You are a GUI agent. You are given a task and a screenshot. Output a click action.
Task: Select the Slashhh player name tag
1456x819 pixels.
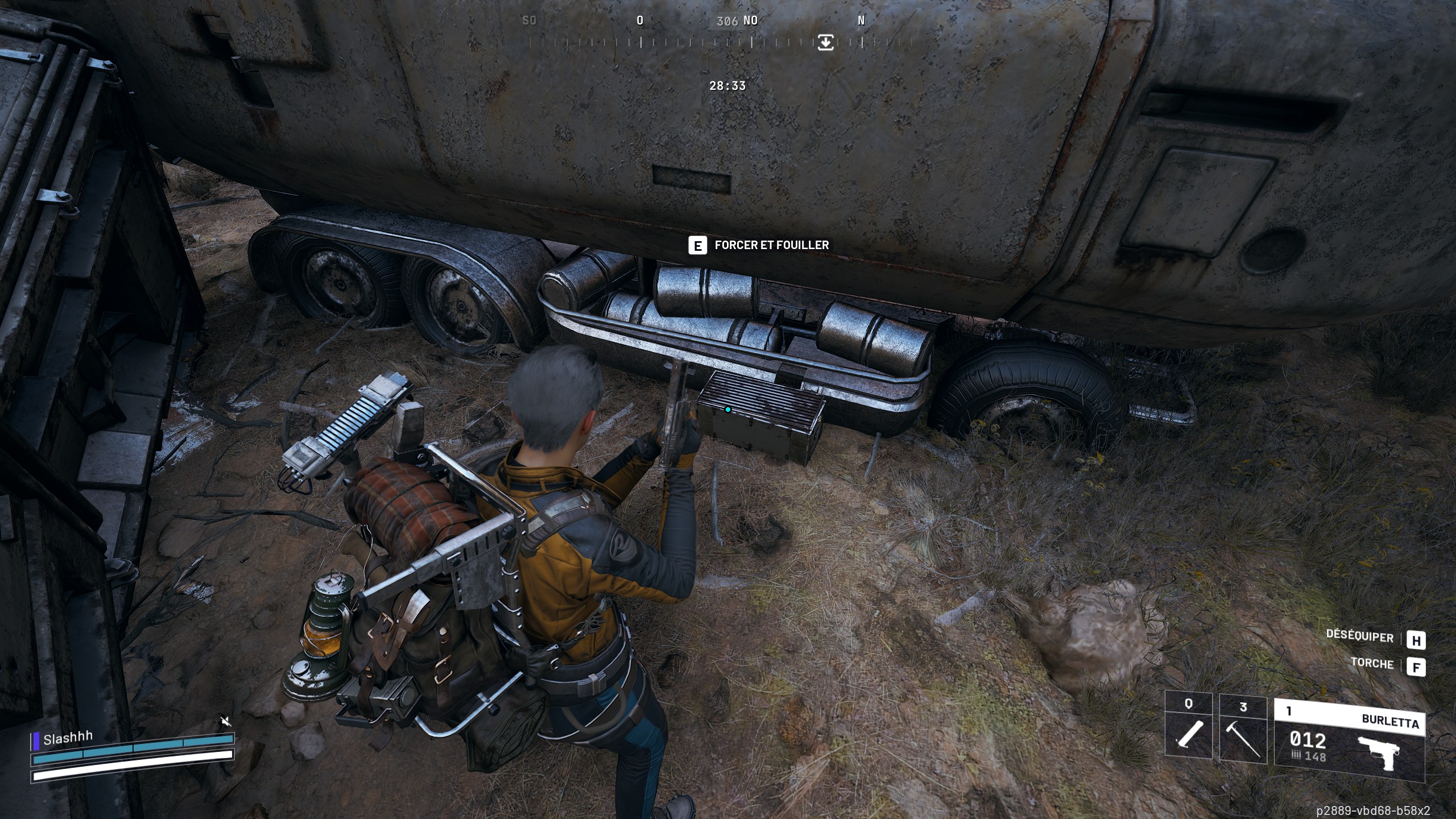[x=68, y=738]
